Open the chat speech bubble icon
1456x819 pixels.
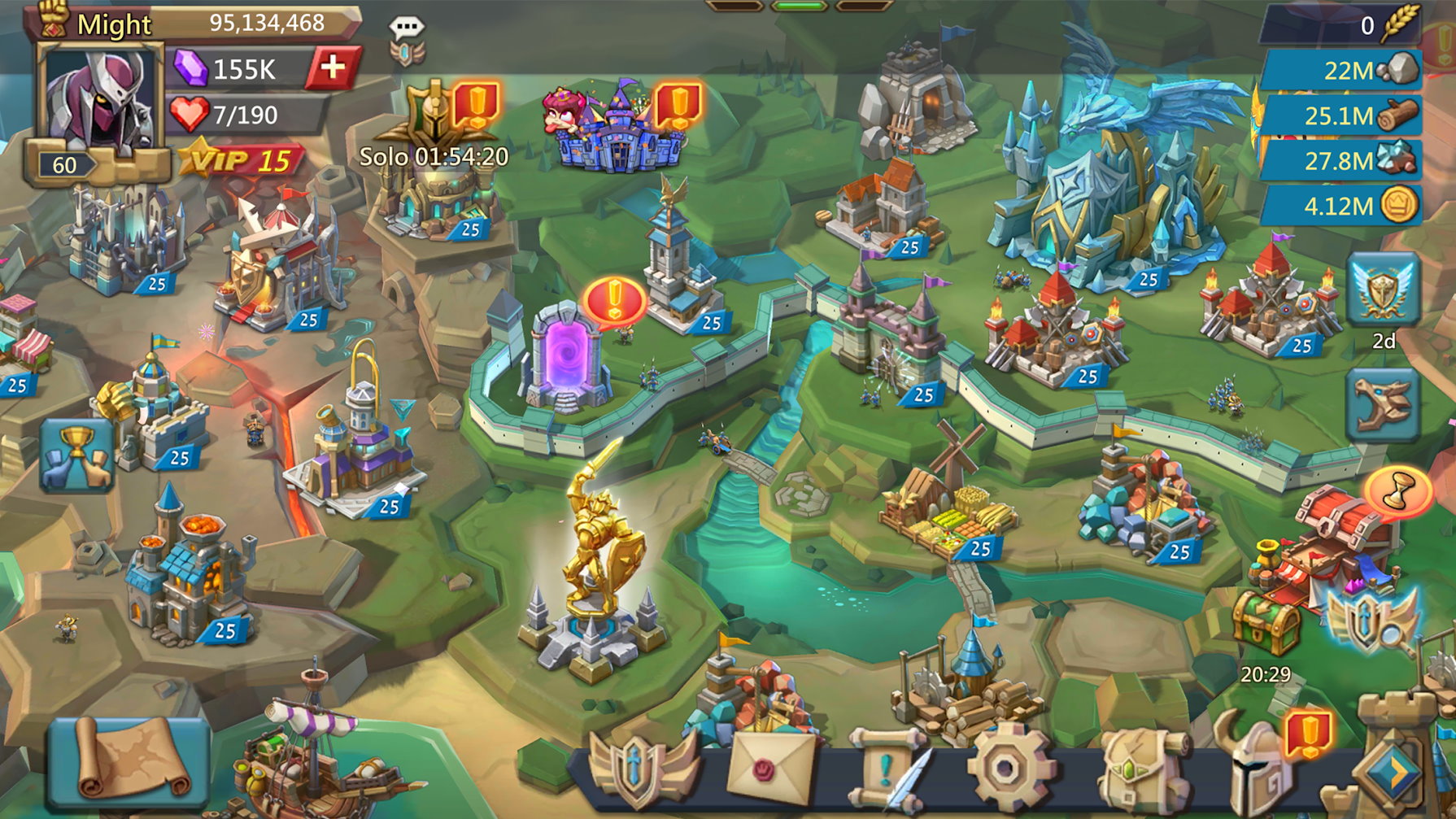point(406,29)
